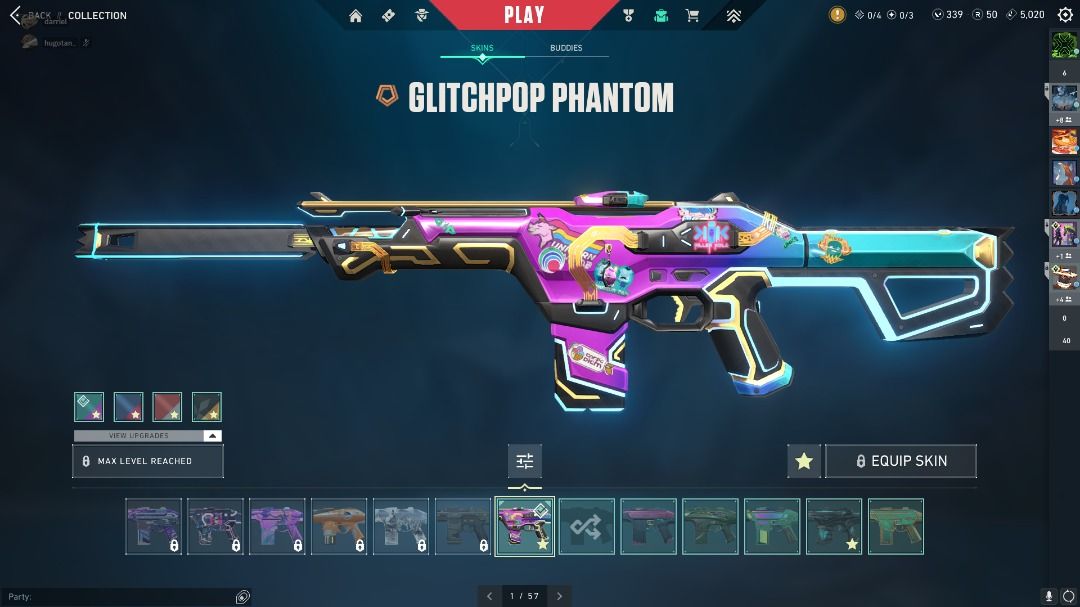Open the home screen icon
Screen dimensions: 1080x607
coord(356,15)
